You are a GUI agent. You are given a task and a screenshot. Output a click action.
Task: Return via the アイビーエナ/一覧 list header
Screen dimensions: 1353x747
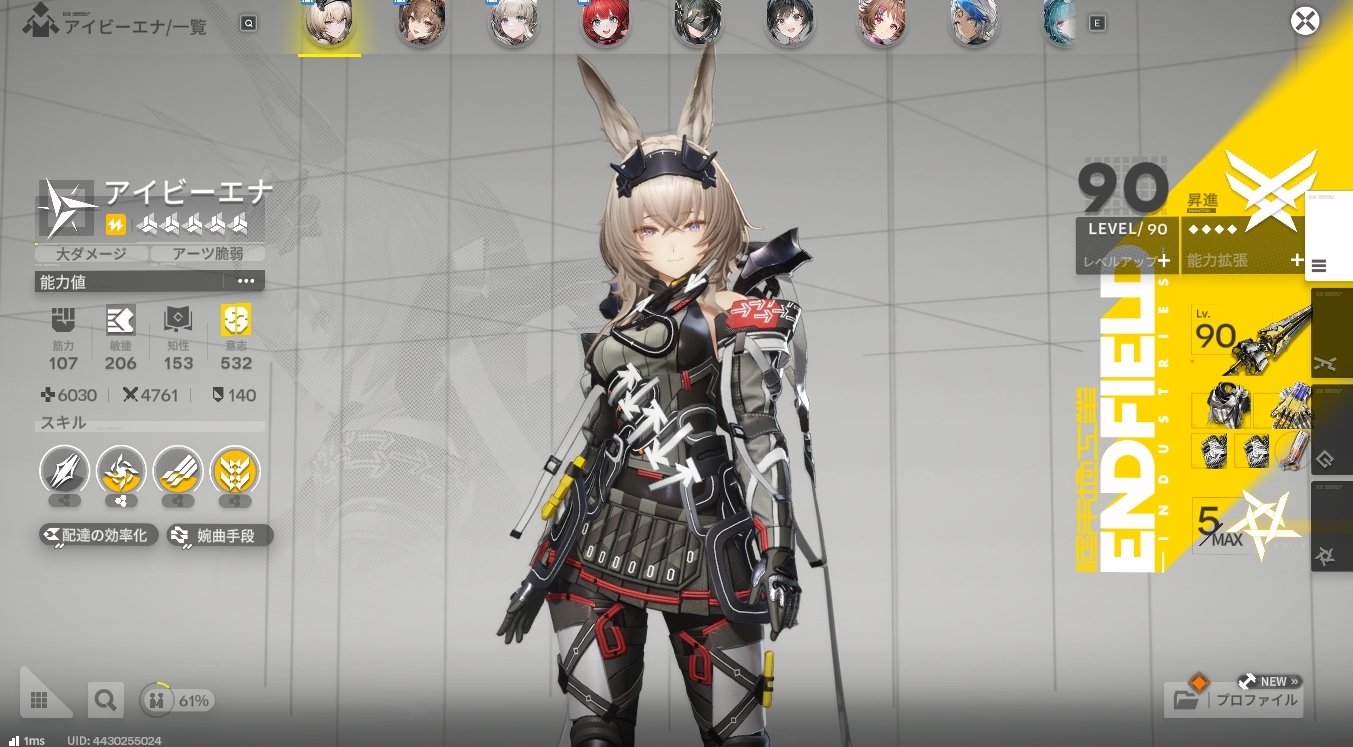(133, 26)
